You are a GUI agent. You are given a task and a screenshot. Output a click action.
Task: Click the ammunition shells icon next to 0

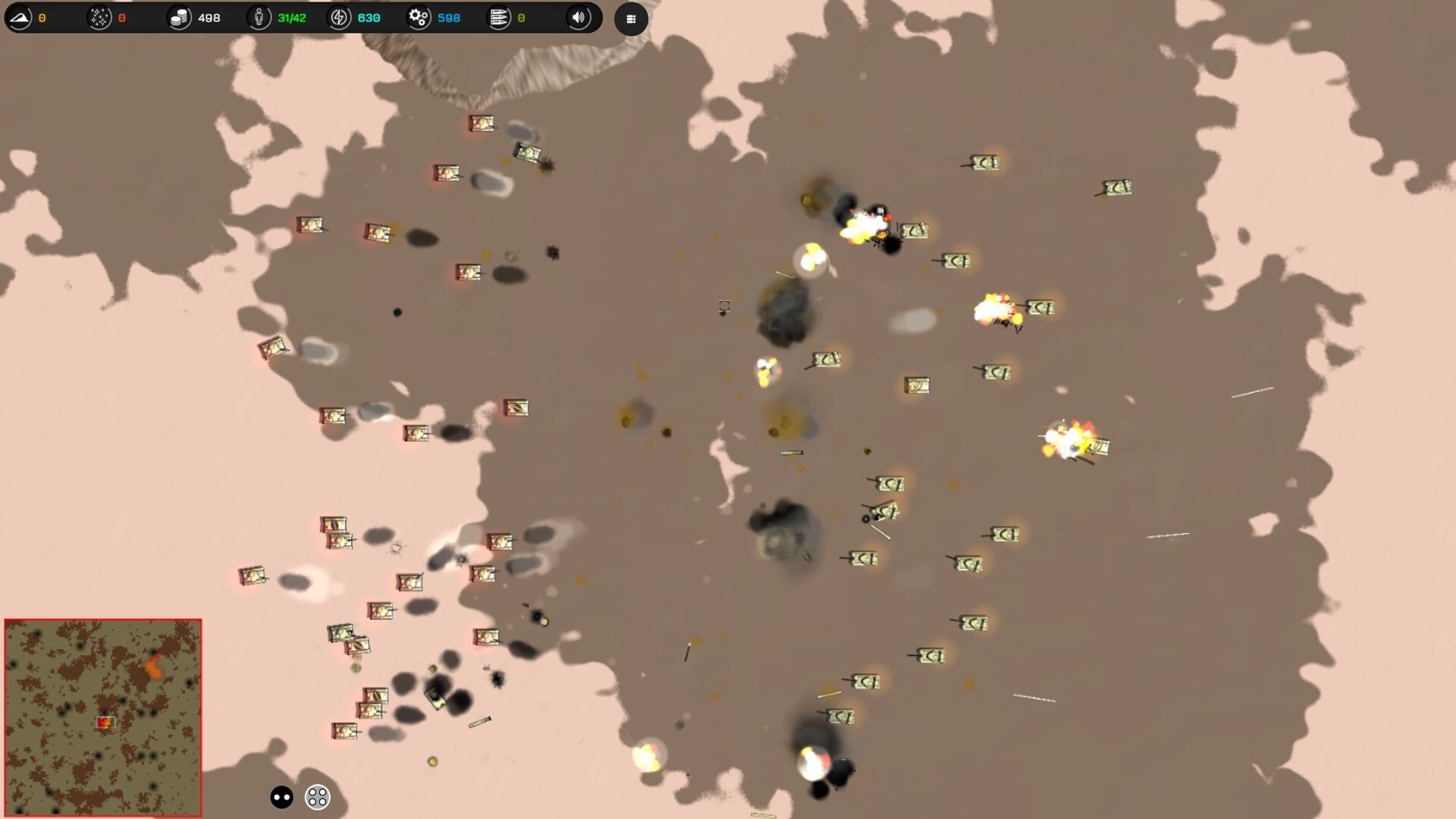500,17
